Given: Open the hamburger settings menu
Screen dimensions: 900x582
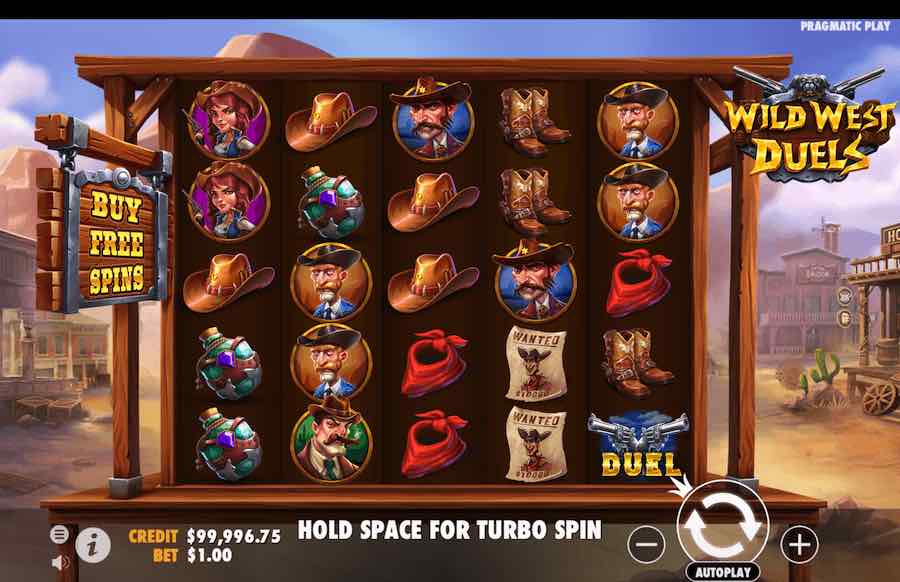Looking at the screenshot, I should [x=59, y=534].
